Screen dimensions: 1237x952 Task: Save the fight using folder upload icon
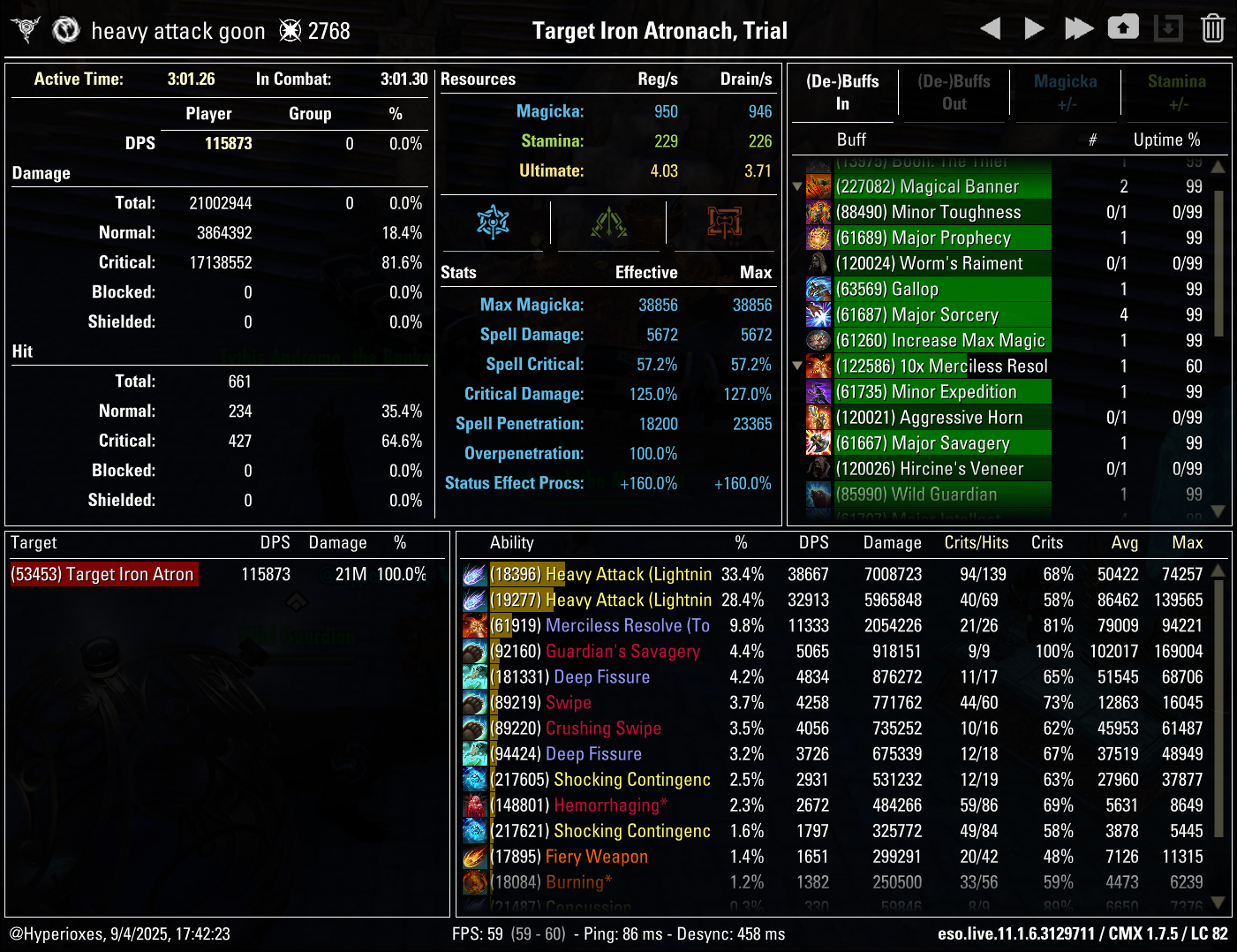tap(1123, 27)
